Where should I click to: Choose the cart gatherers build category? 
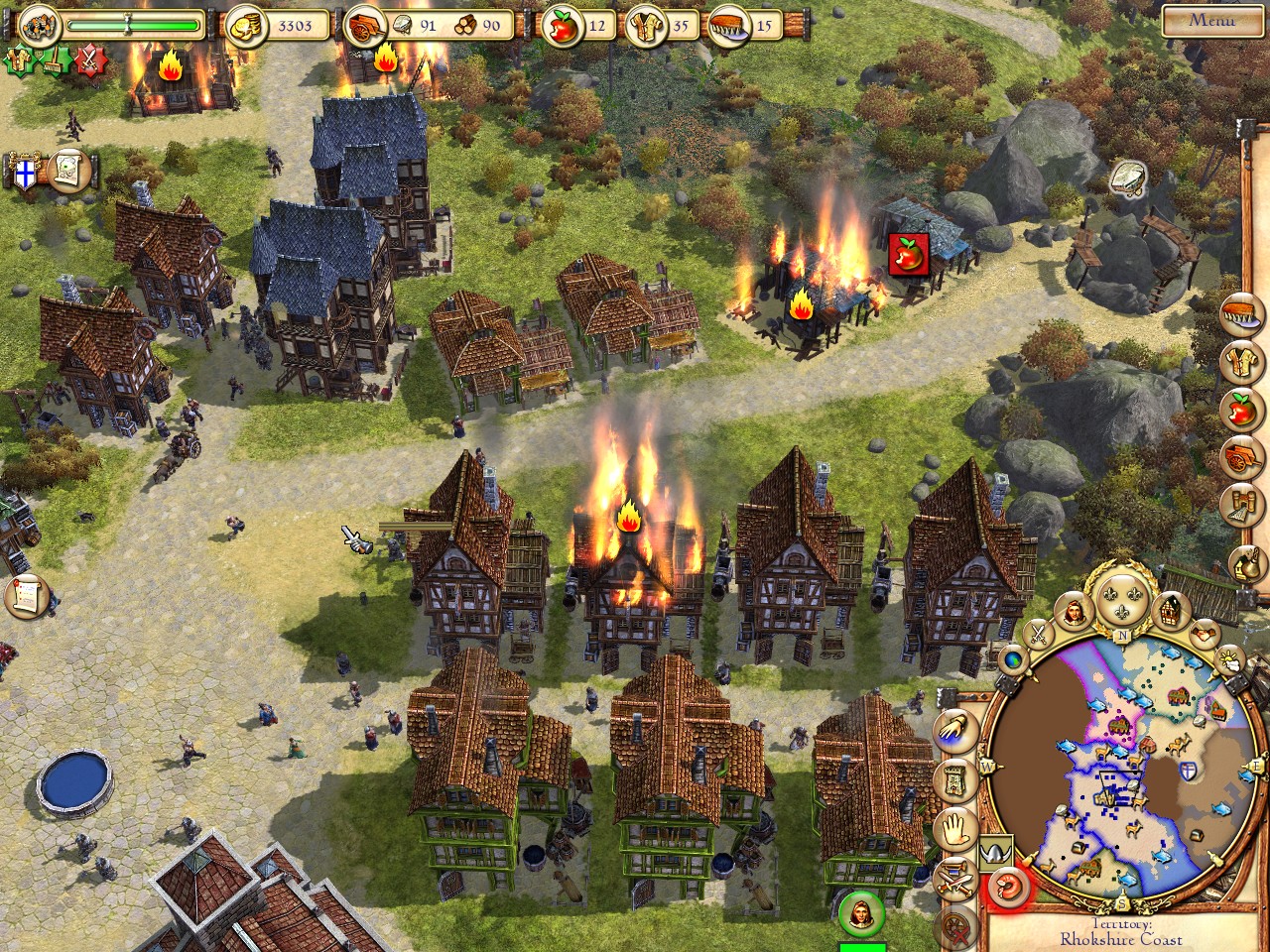coord(1241,457)
